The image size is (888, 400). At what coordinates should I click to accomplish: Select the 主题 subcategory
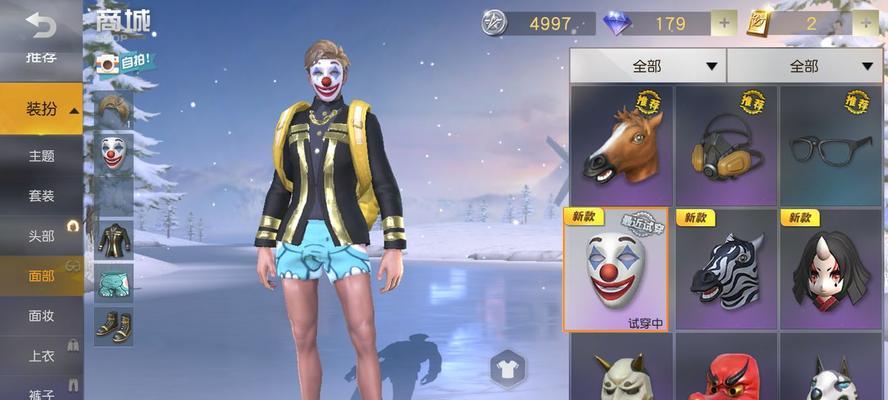point(41,156)
